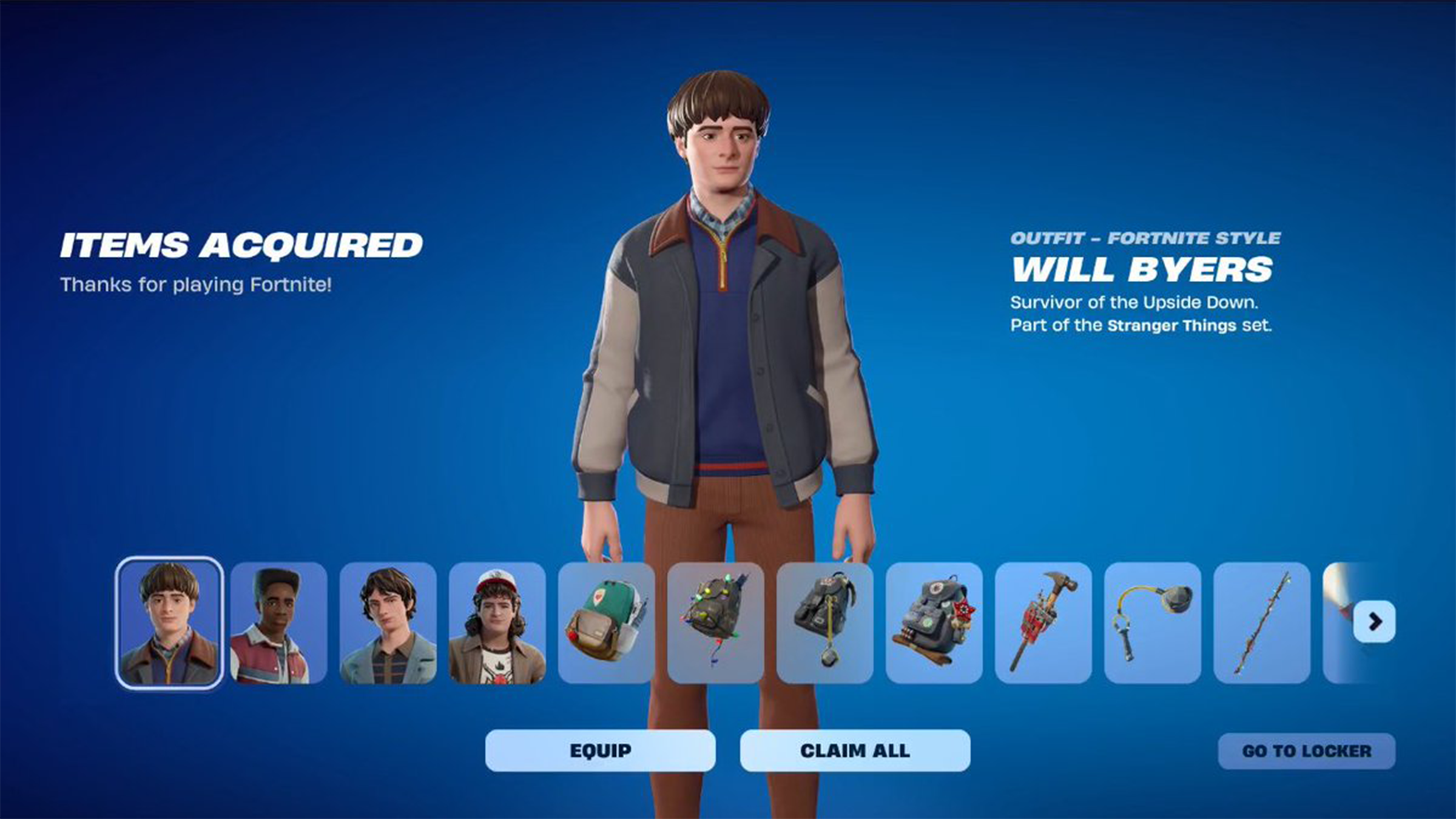Pick the backpack with the red flower creature
This screenshot has width=1456, height=819.
(x=934, y=623)
